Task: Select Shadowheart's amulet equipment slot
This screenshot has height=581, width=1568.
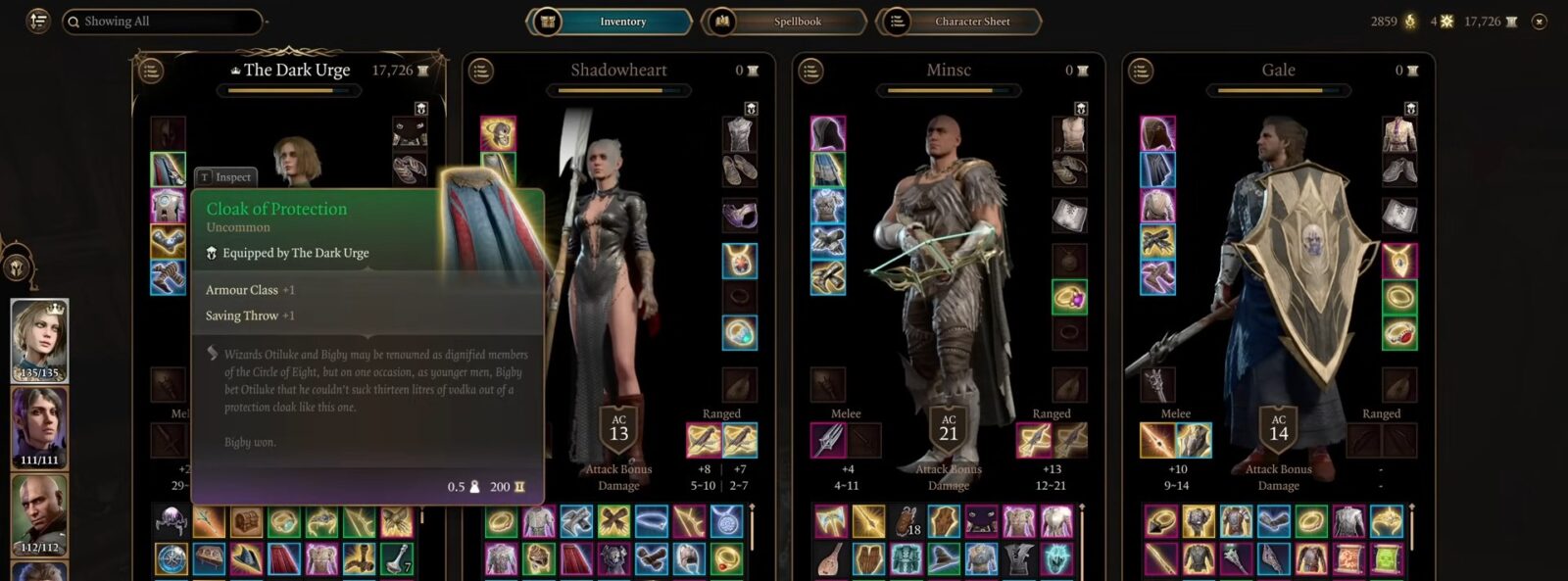Action: (x=739, y=261)
